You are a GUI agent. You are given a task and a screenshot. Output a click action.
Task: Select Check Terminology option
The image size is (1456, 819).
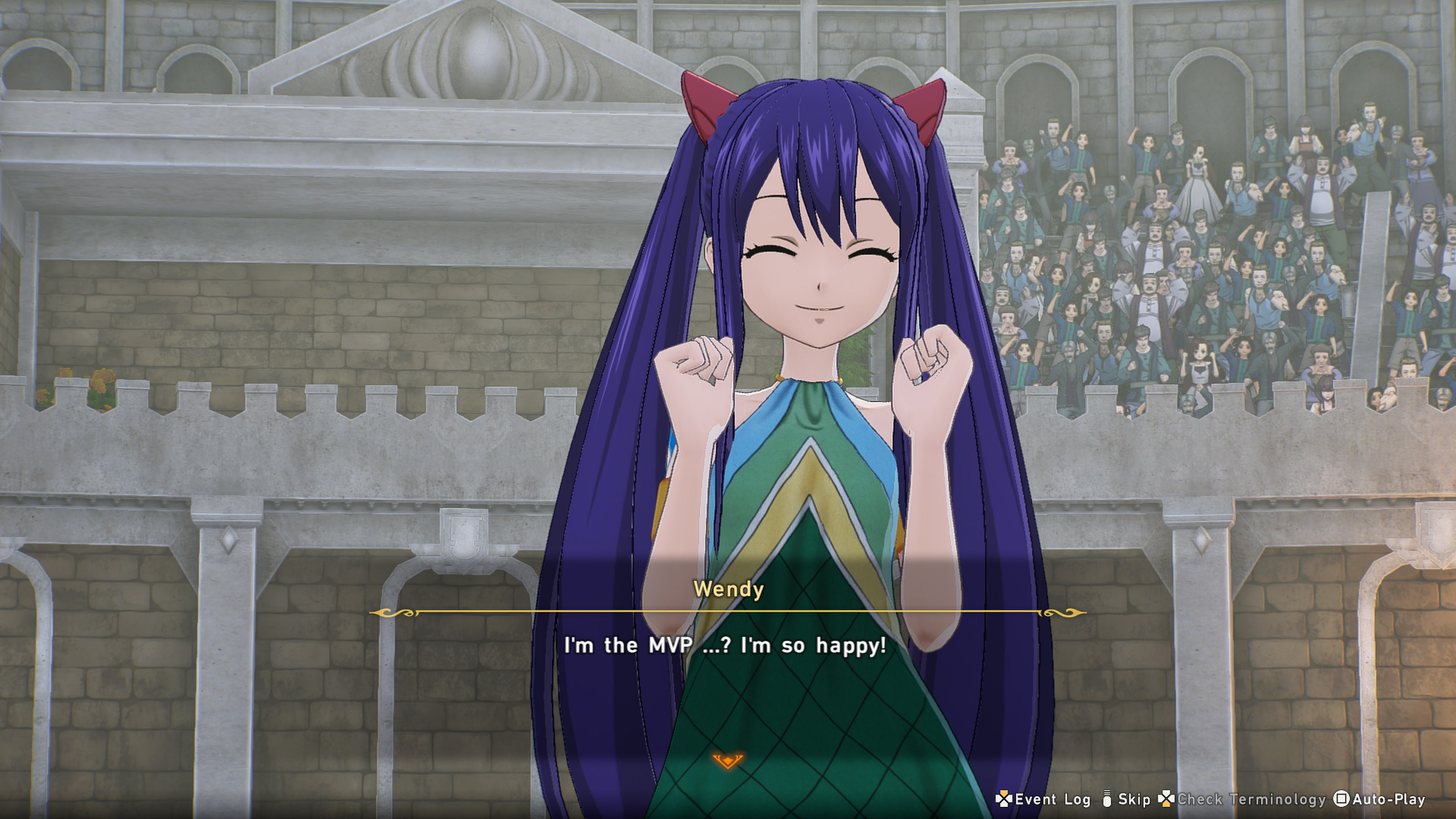1243,799
